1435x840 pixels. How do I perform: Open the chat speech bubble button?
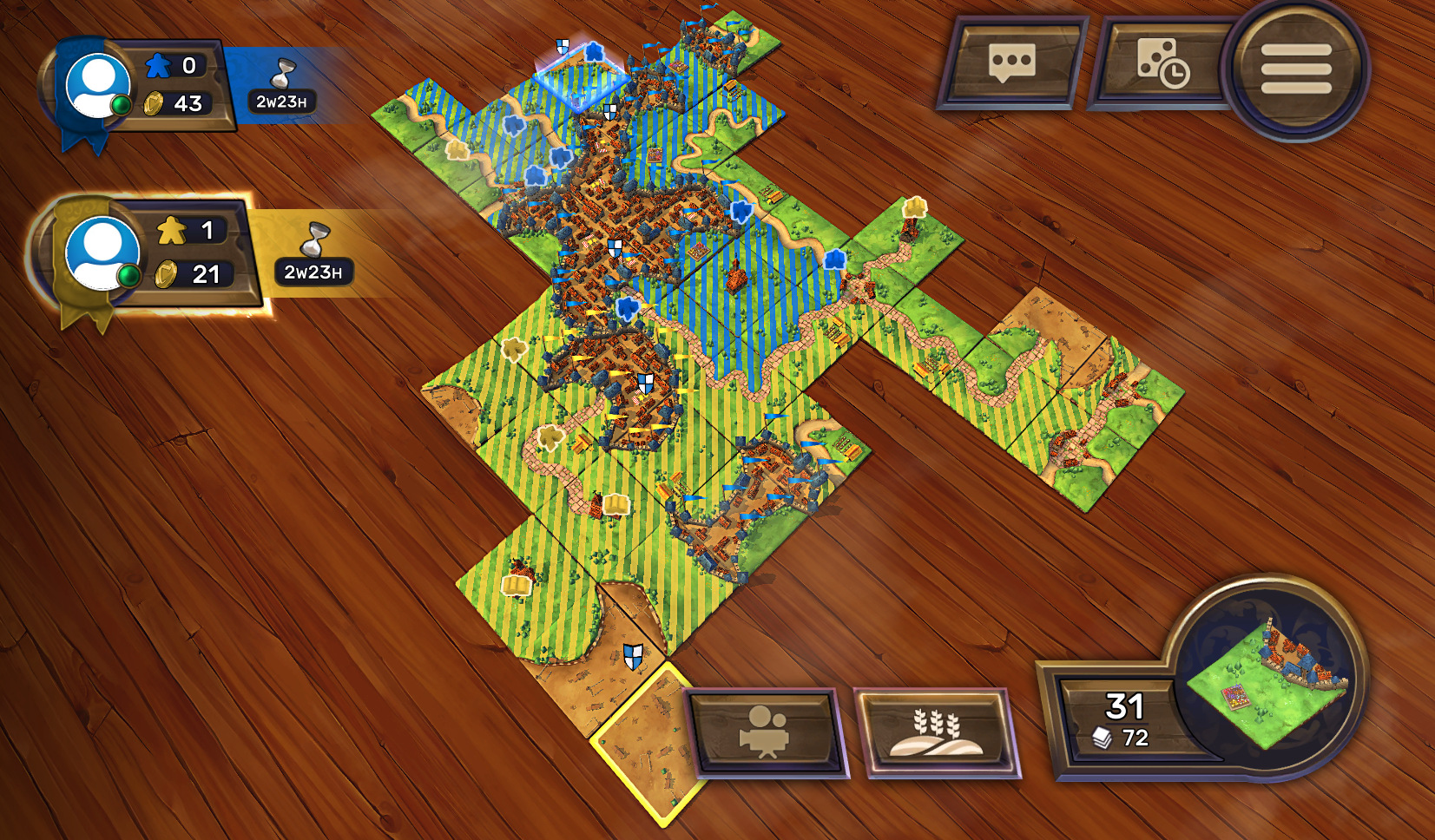coord(1011,63)
